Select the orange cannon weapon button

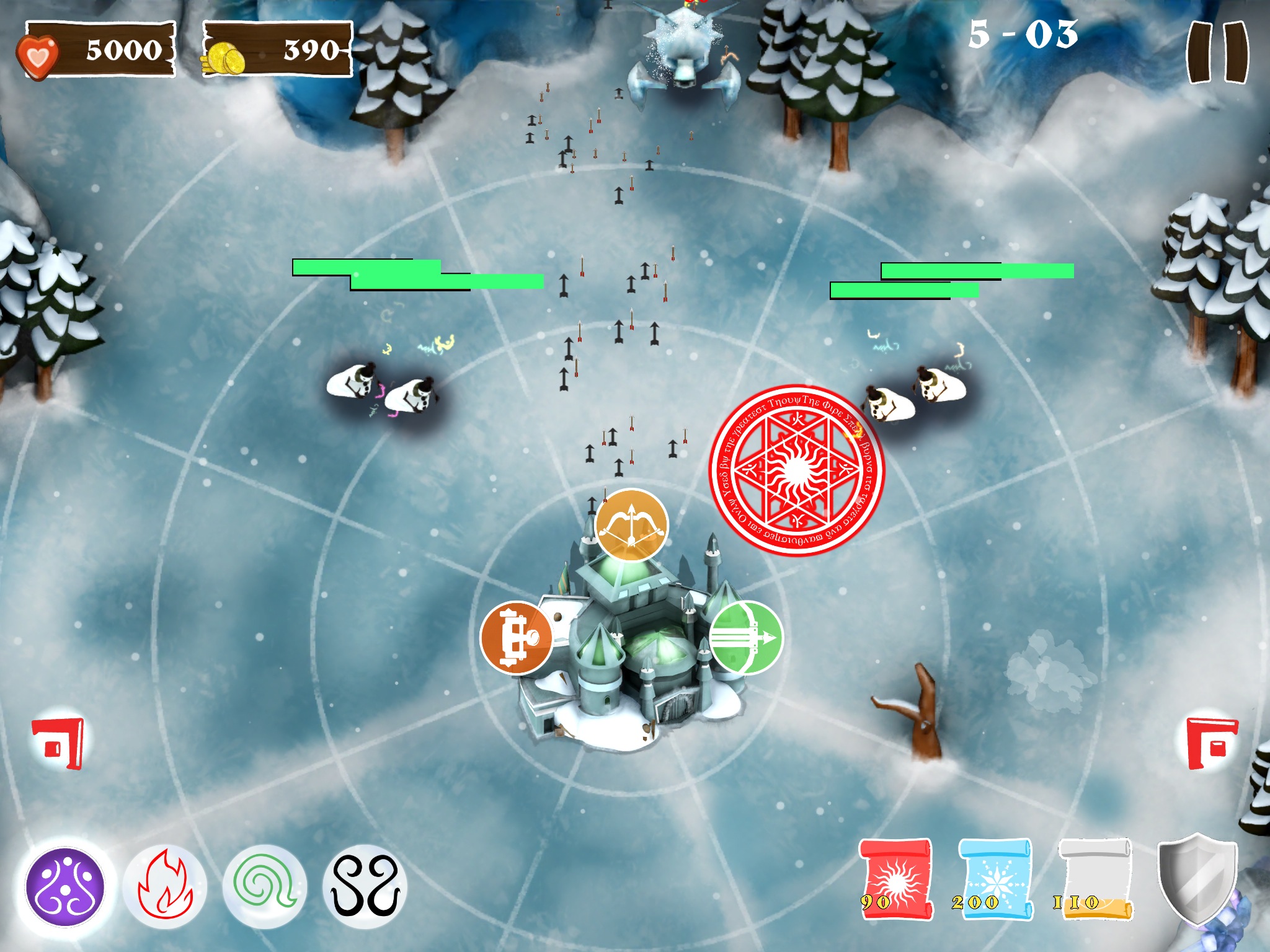click(x=517, y=638)
